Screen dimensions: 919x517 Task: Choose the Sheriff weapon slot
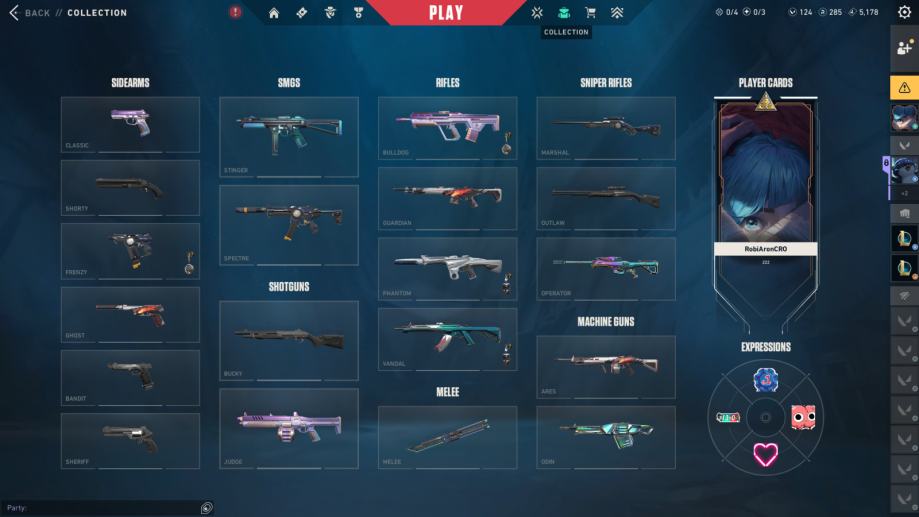[130, 440]
